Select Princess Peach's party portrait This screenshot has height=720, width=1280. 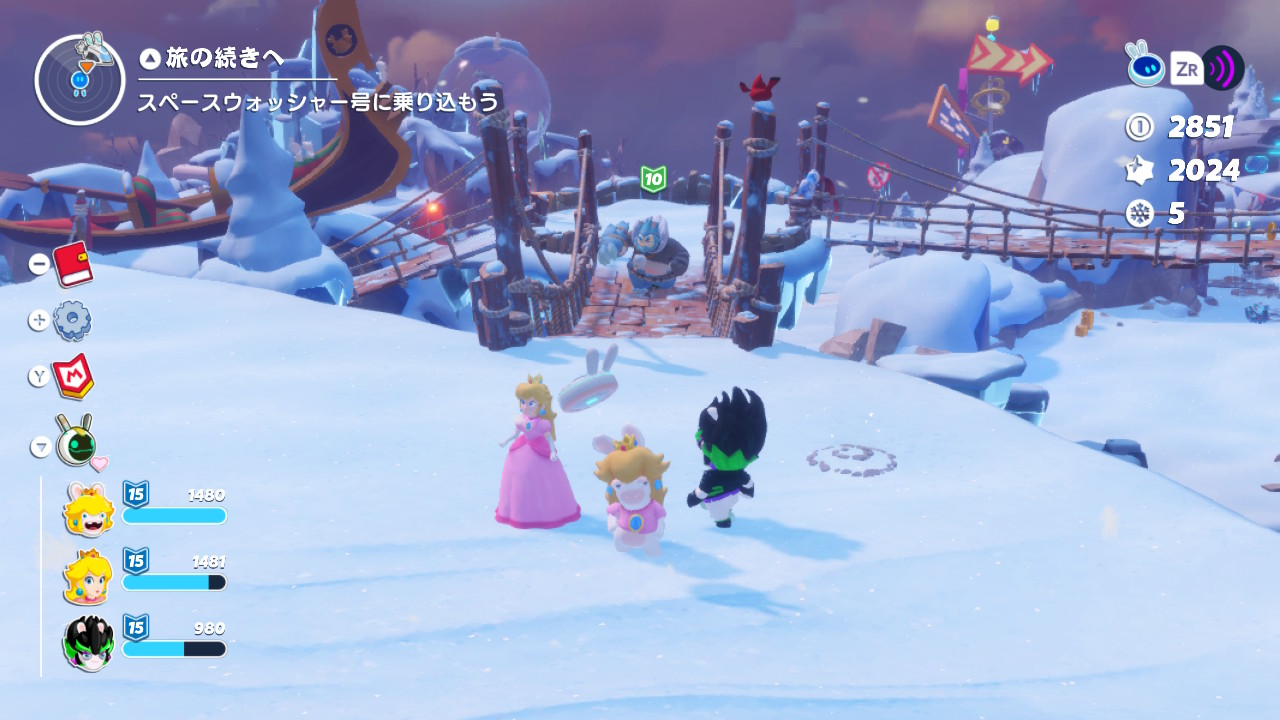click(88, 576)
